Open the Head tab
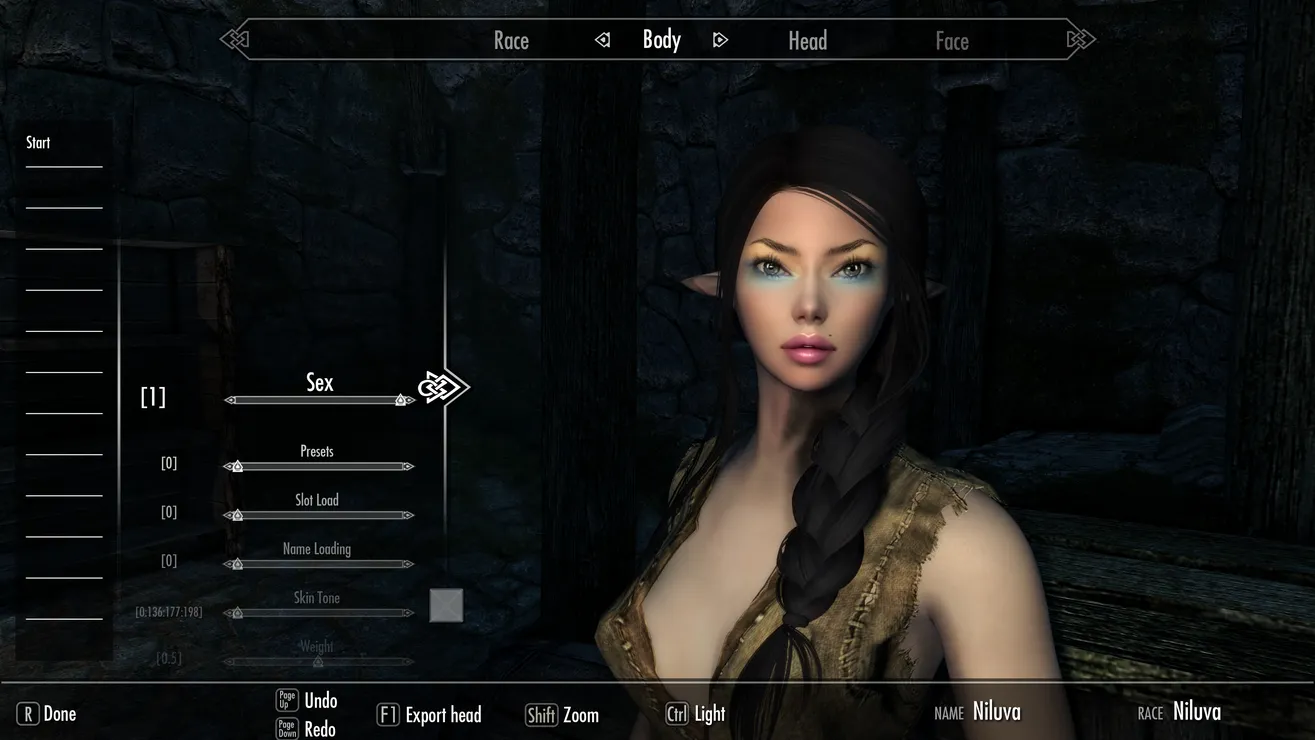Viewport: 1315px width, 740px height. [807, 41]
